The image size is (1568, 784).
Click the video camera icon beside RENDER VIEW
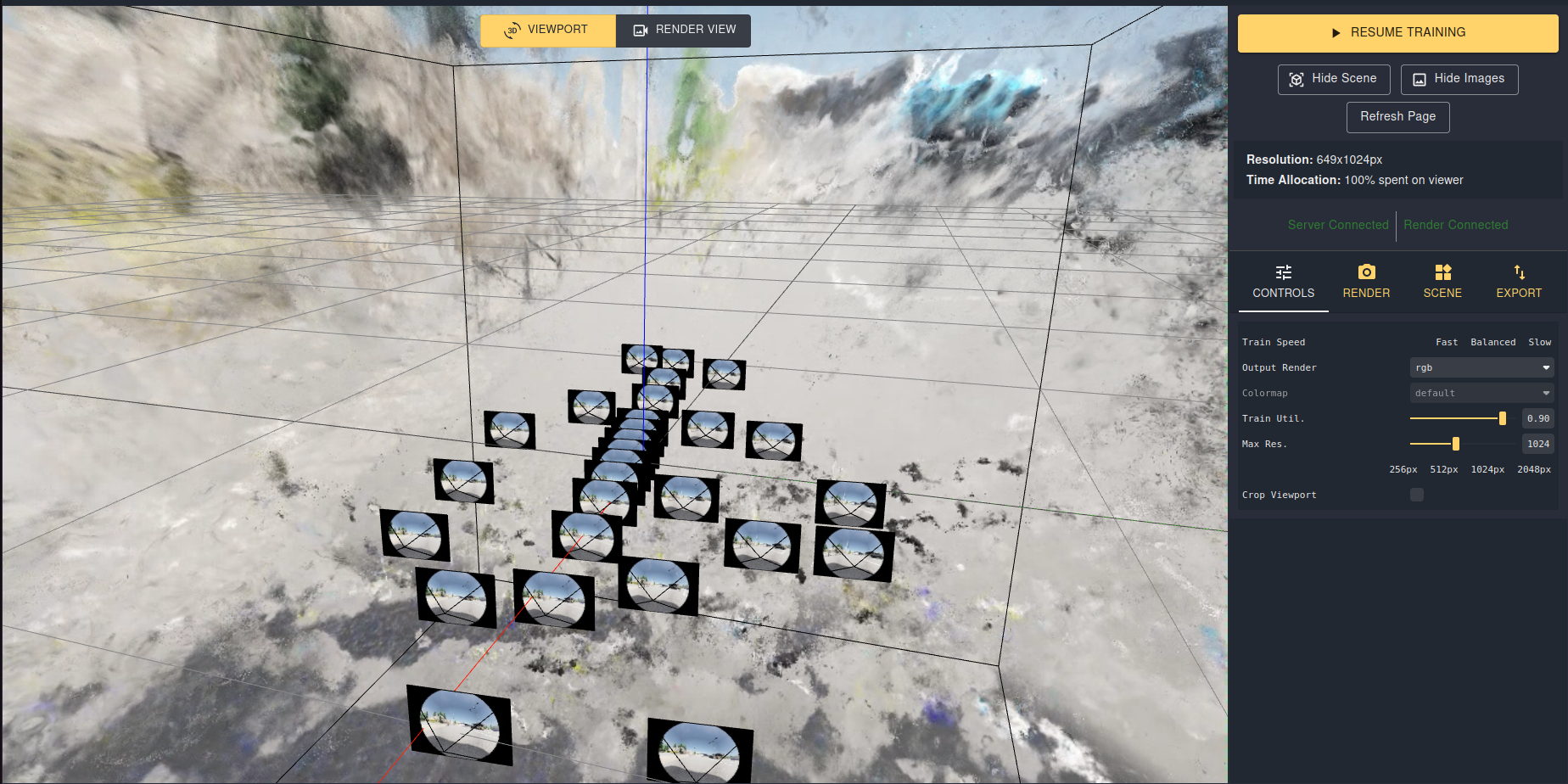[641, 30]
